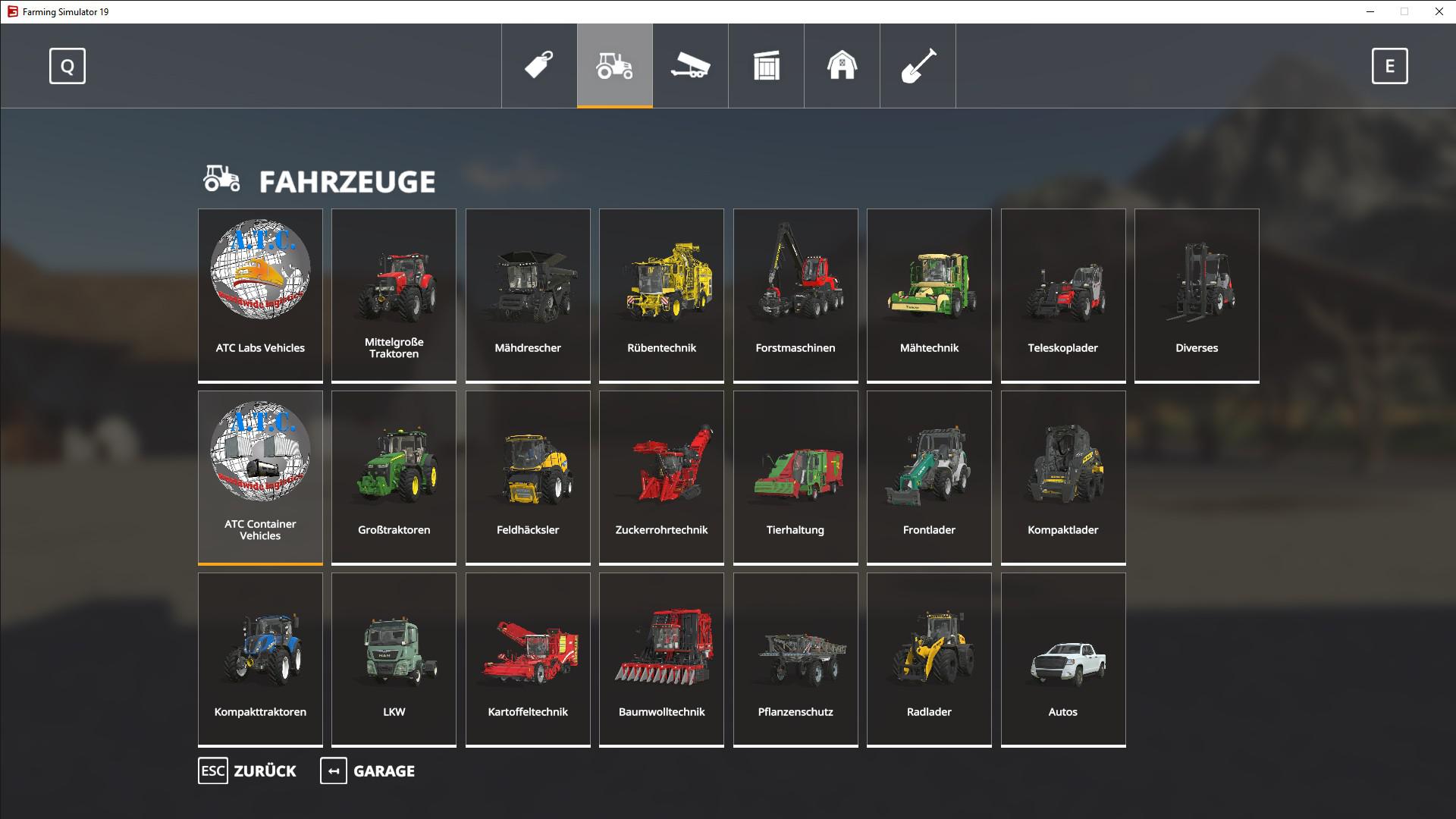Choose the Großtraktoren category
Image resolution: width=1456 pixels, height=819 pixels.
pyautogui.click(x=394, y=477)
